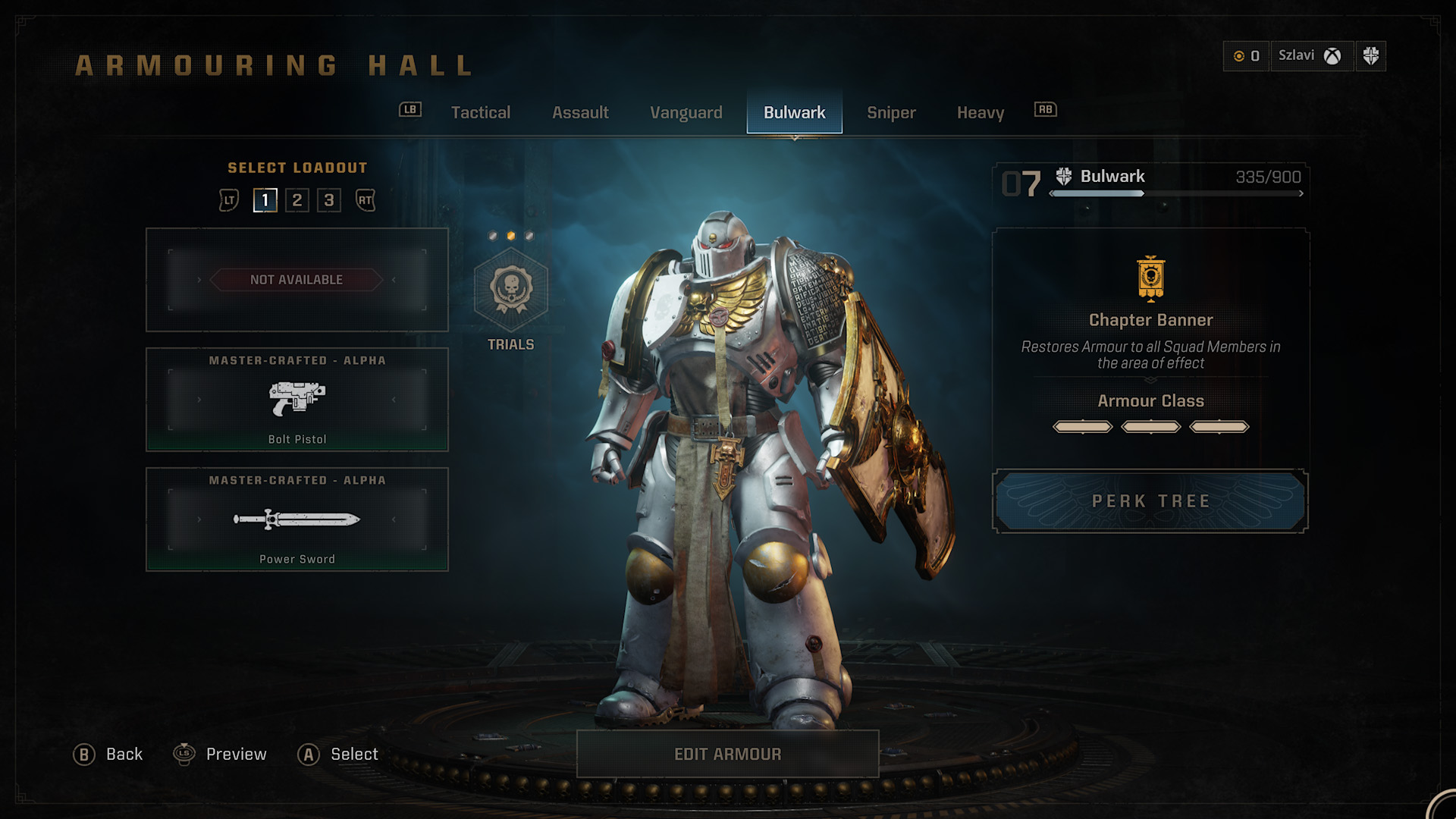Click the Chapter Banner ability icon
This screenshot has height=819, width=1456.
point(1150,278)
